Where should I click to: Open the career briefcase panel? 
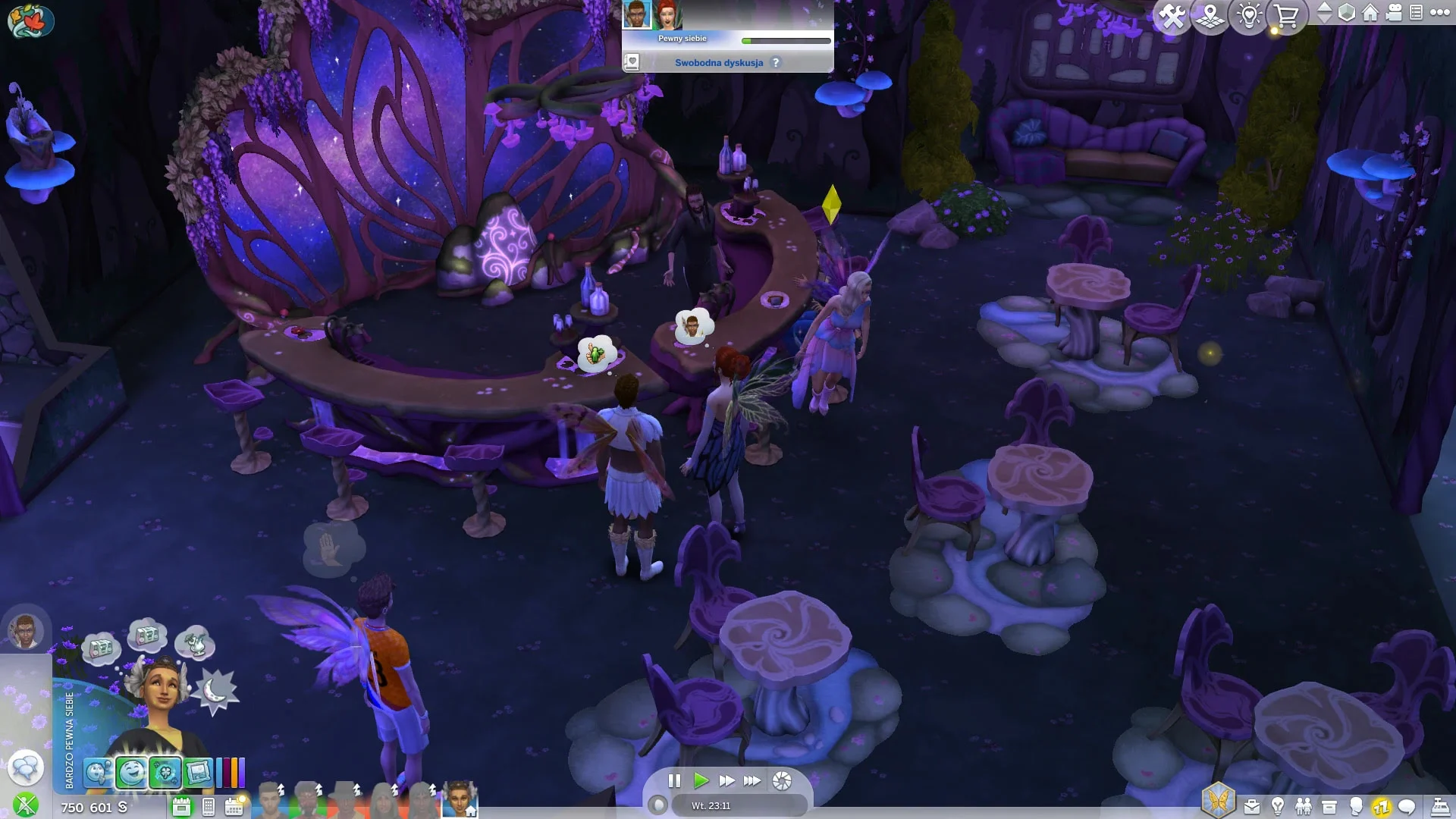1252,807
